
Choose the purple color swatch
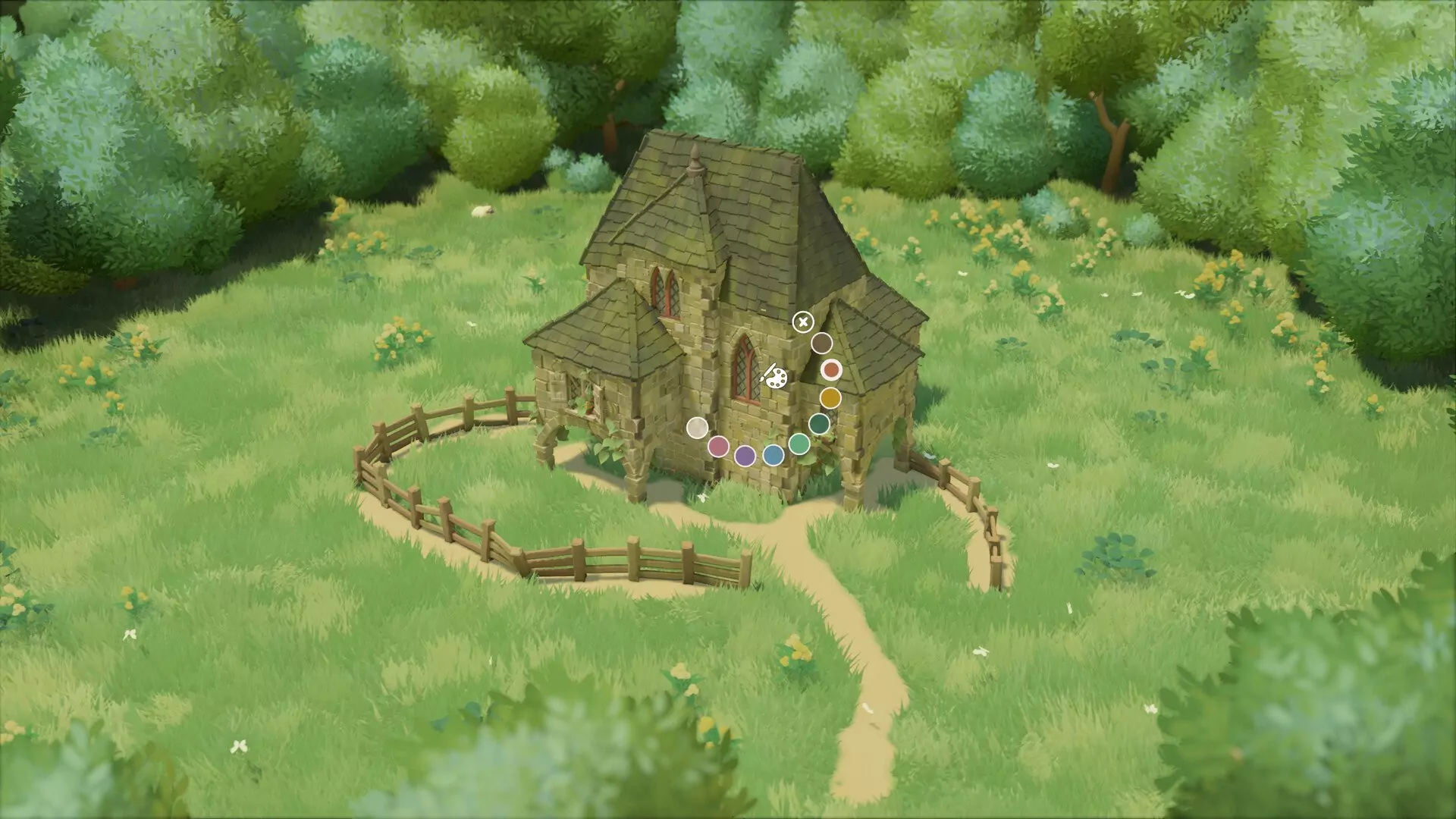point(746,457)
